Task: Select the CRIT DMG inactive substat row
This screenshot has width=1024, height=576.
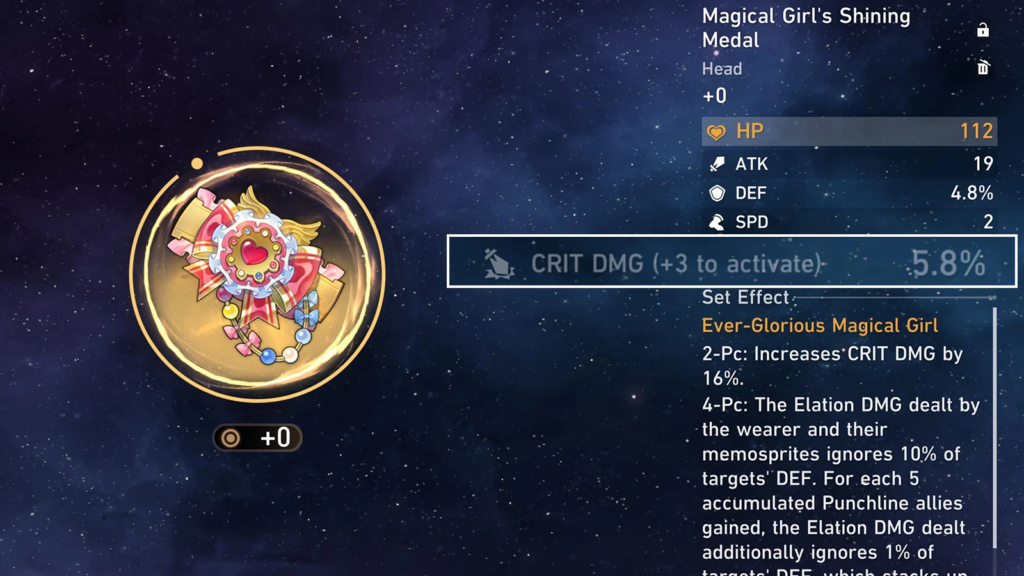Action: (x=731, y=262)
